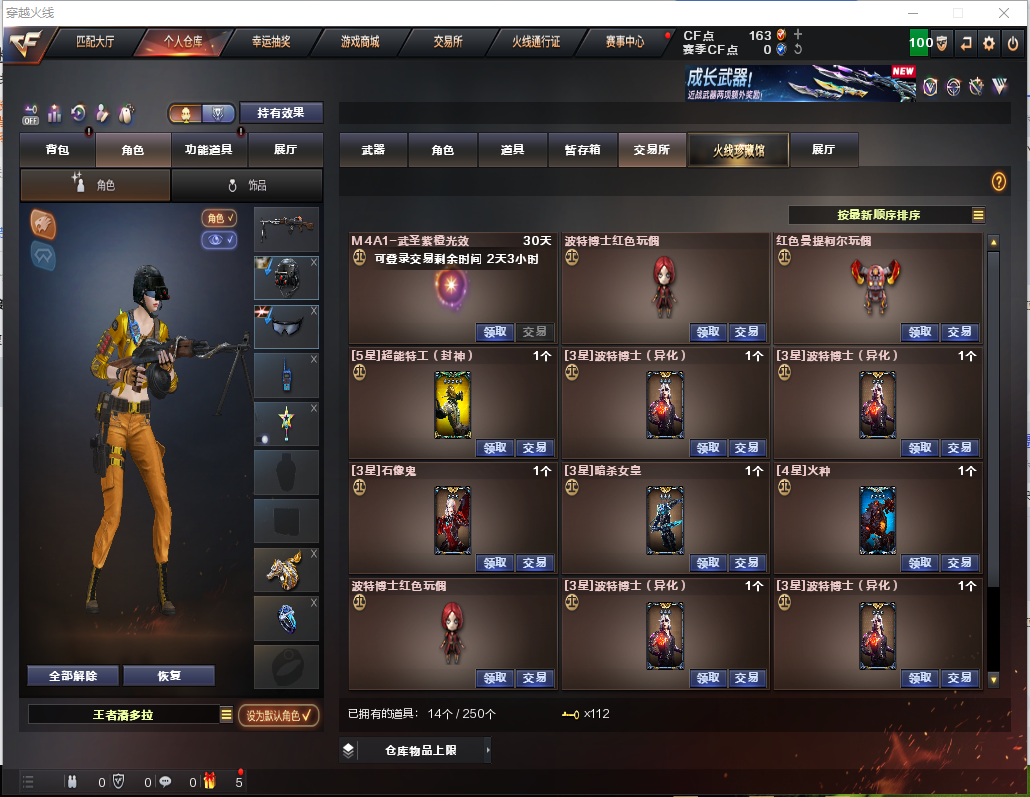Open the 赛事中心 tournament center
This screenshot has width=1030, height=797.
coord(624,42)
